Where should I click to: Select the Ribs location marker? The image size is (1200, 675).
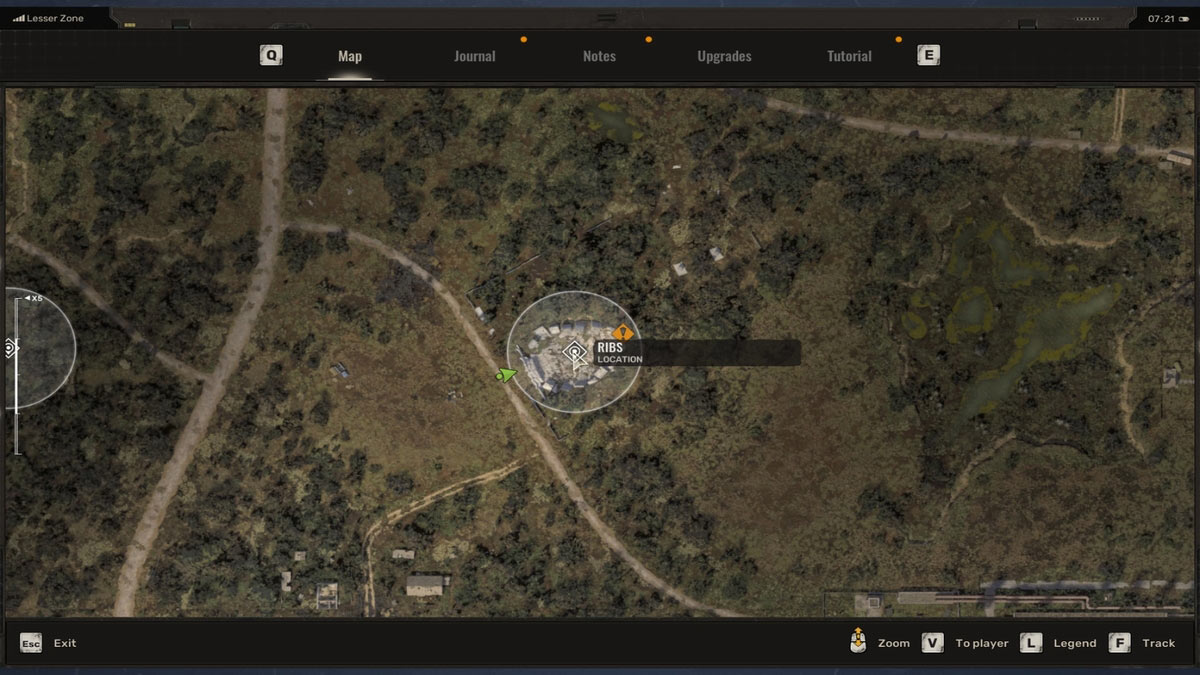tap(574, 352)
